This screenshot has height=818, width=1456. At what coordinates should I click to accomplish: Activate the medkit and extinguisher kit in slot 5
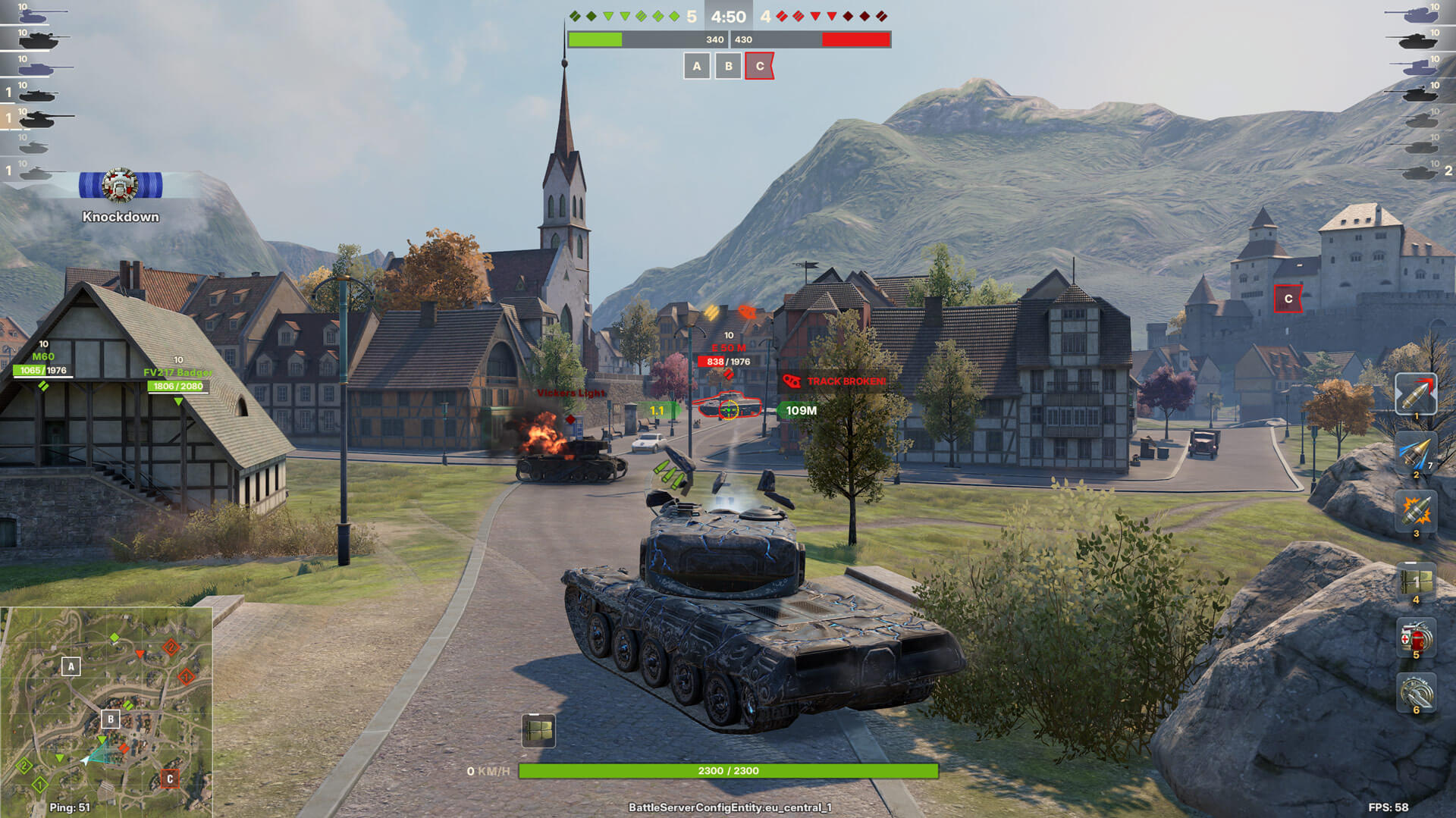(1415, 637)
